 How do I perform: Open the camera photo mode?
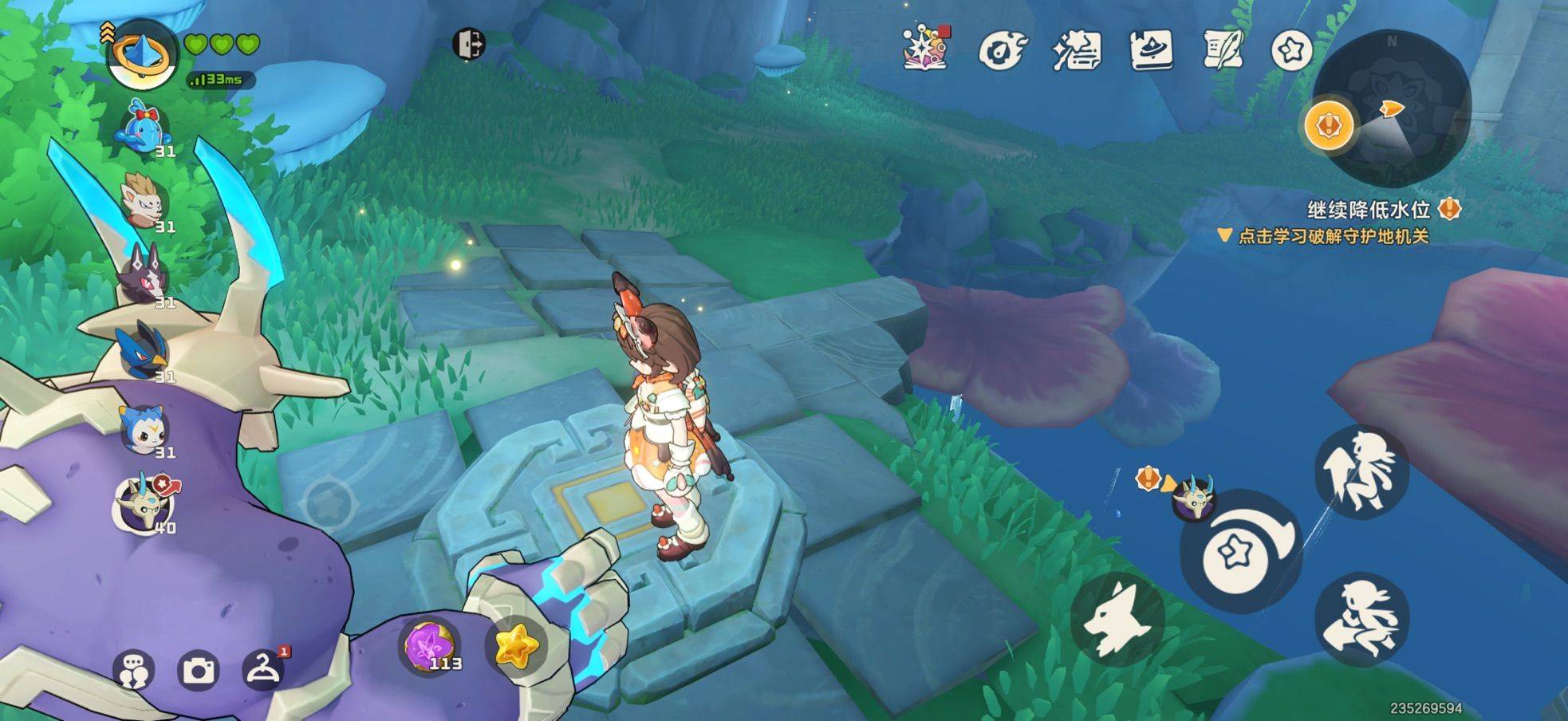[x=198, y=671]
